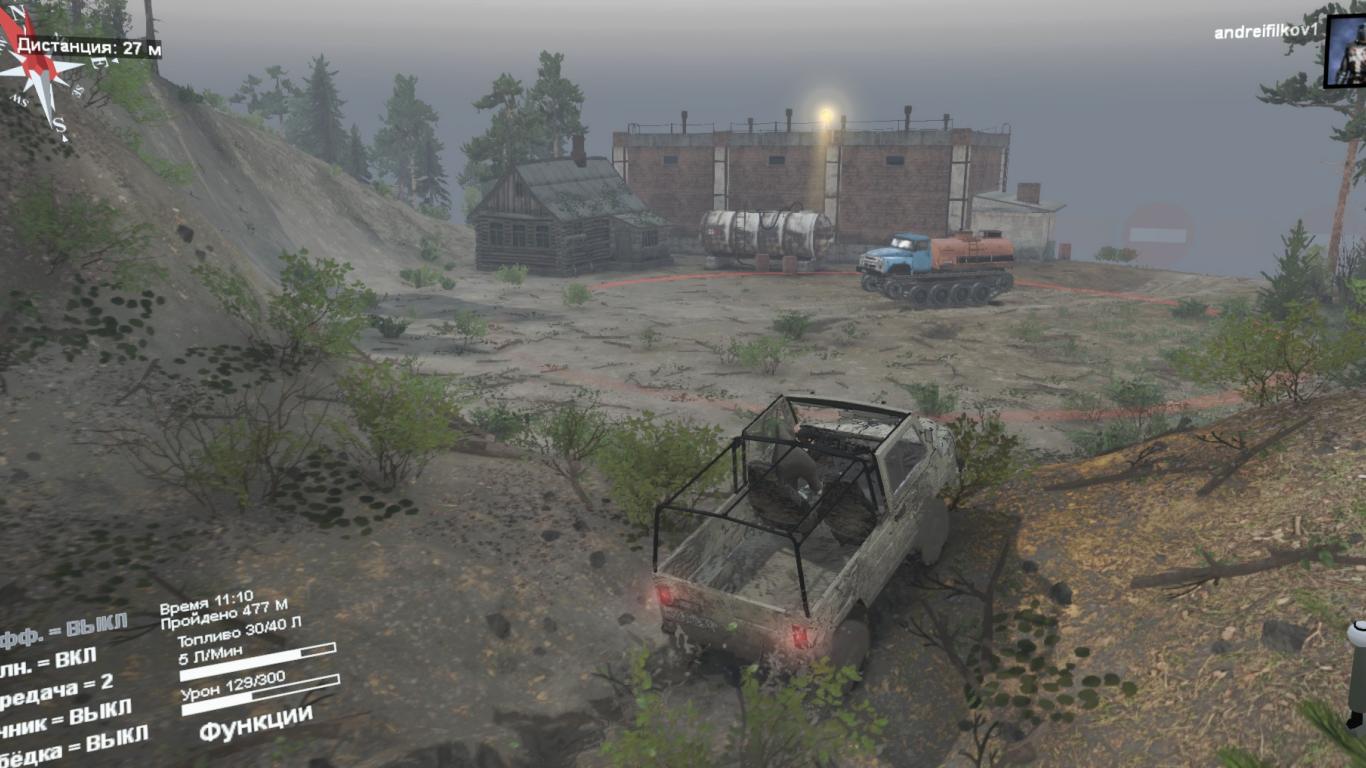Toggle the Ручник handbrake
1366x768 pixels.
coord(64,716)
